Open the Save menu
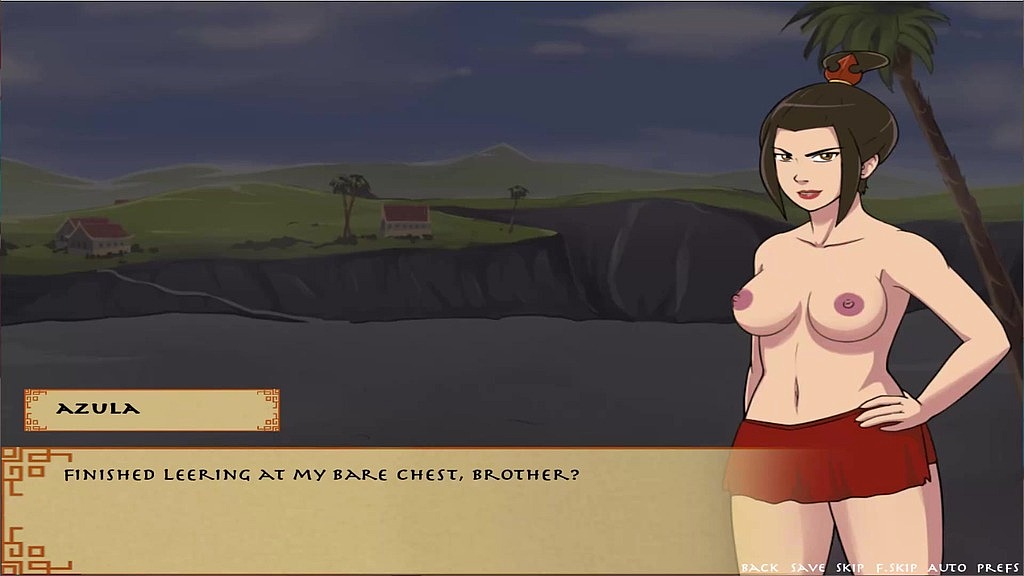Image resolution: width=1024 pixels, height=576 pixels. pos(808,568)
